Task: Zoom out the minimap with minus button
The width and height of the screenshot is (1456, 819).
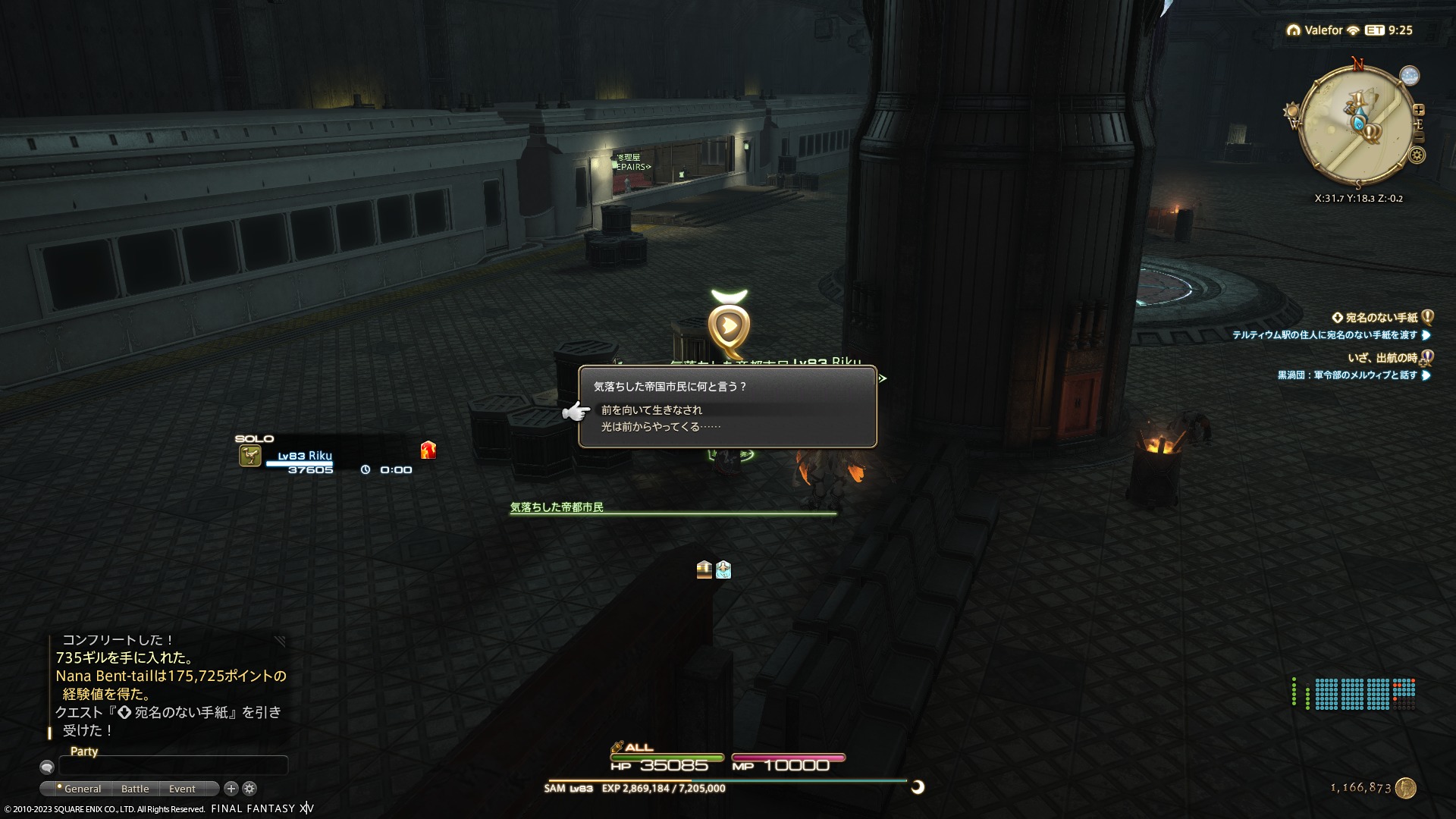Action: pos(1419,137)
